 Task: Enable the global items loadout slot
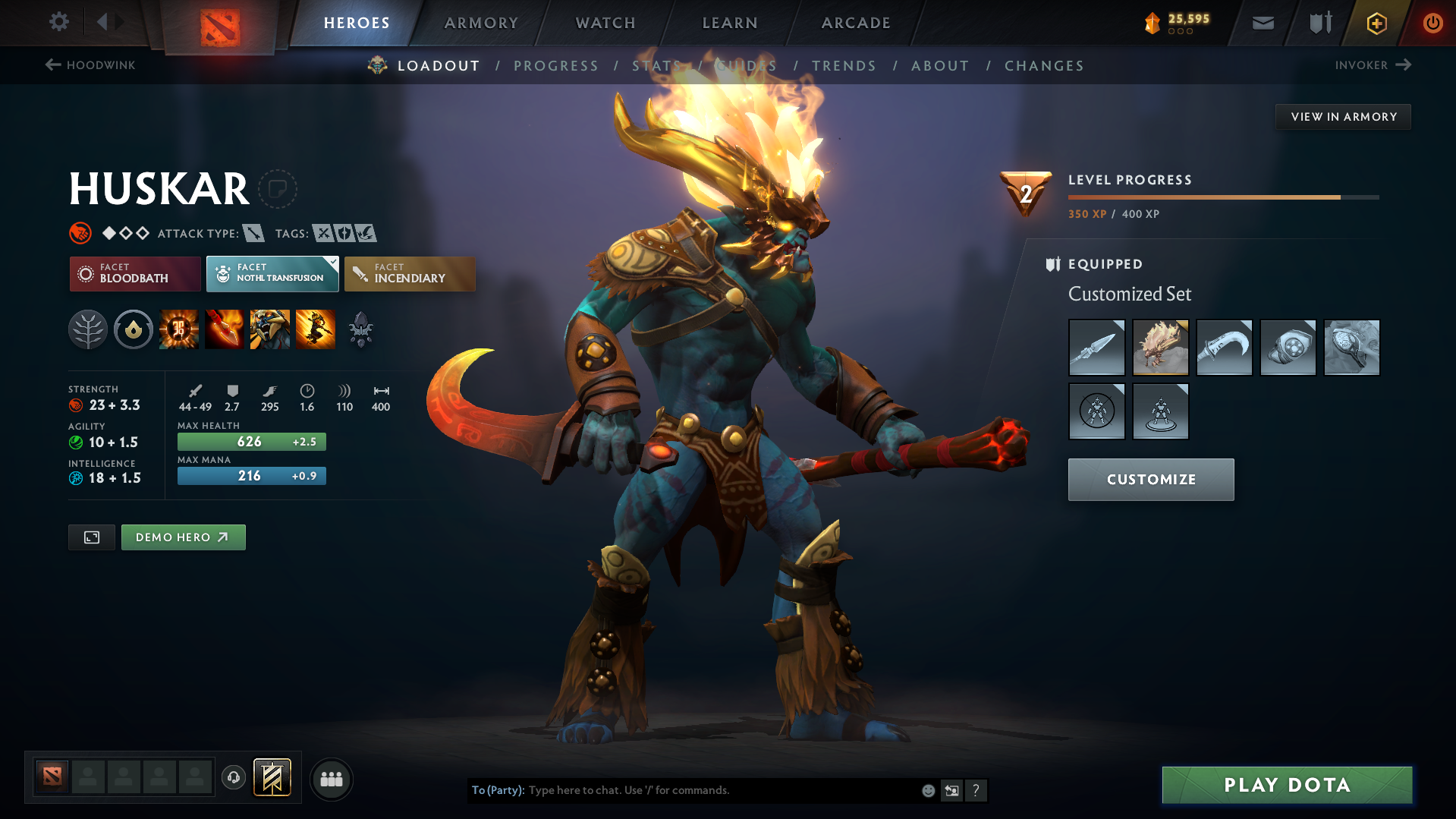coord(272,777)
